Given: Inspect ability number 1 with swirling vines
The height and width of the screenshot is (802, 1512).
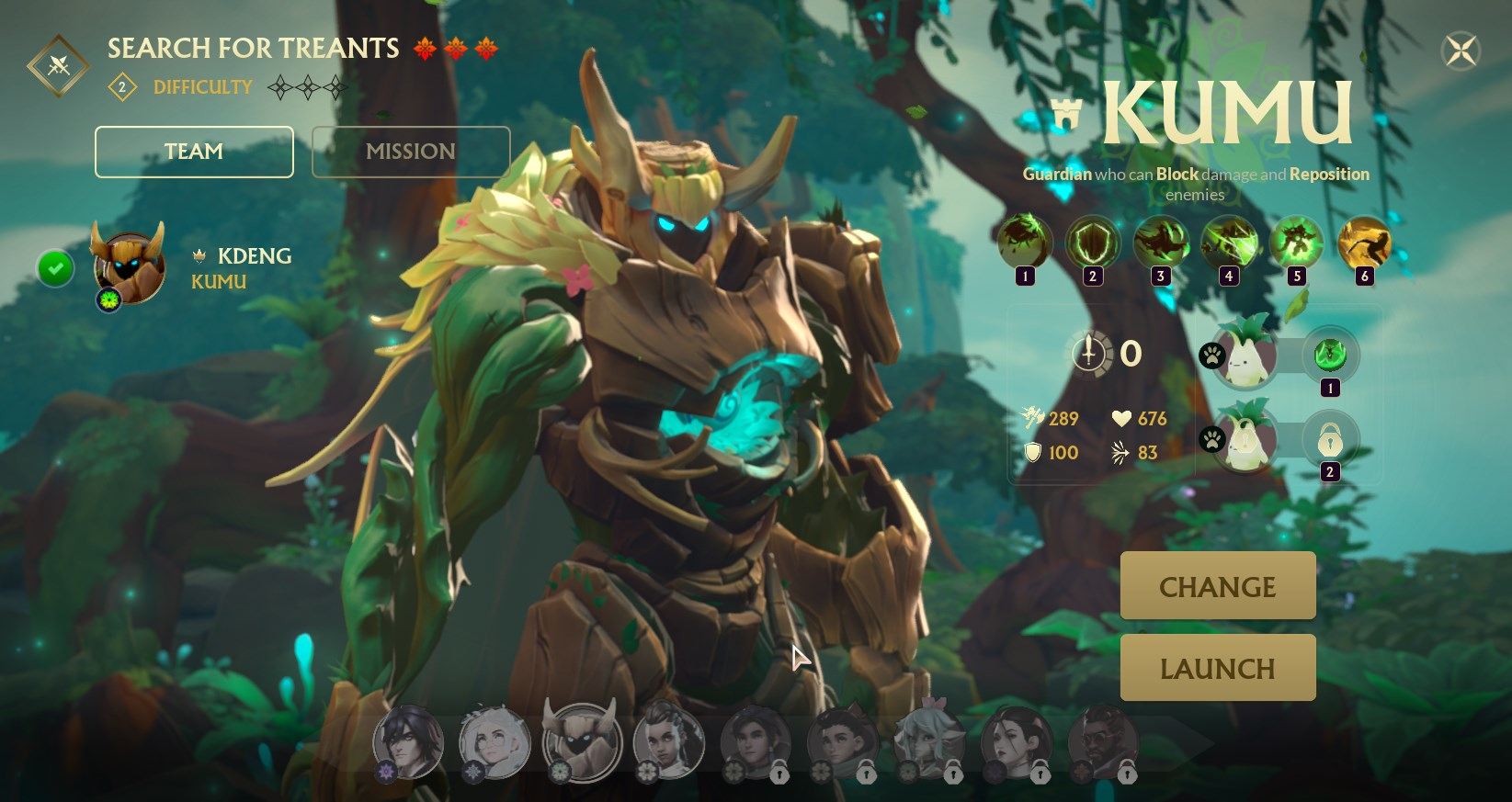Looking at the screenshot, I should (x=1024, y=242).
